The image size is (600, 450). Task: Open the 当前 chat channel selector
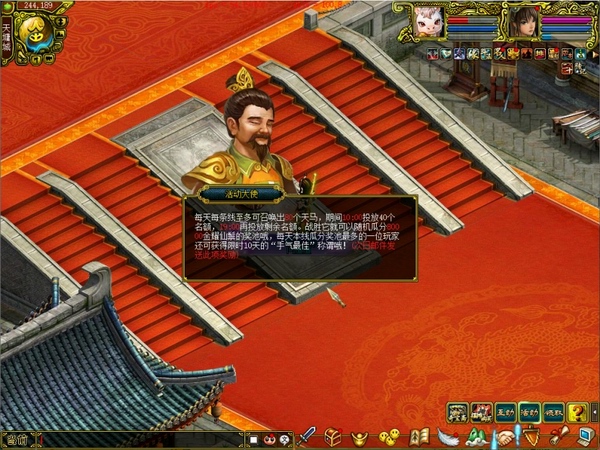[x=16, y=439]
